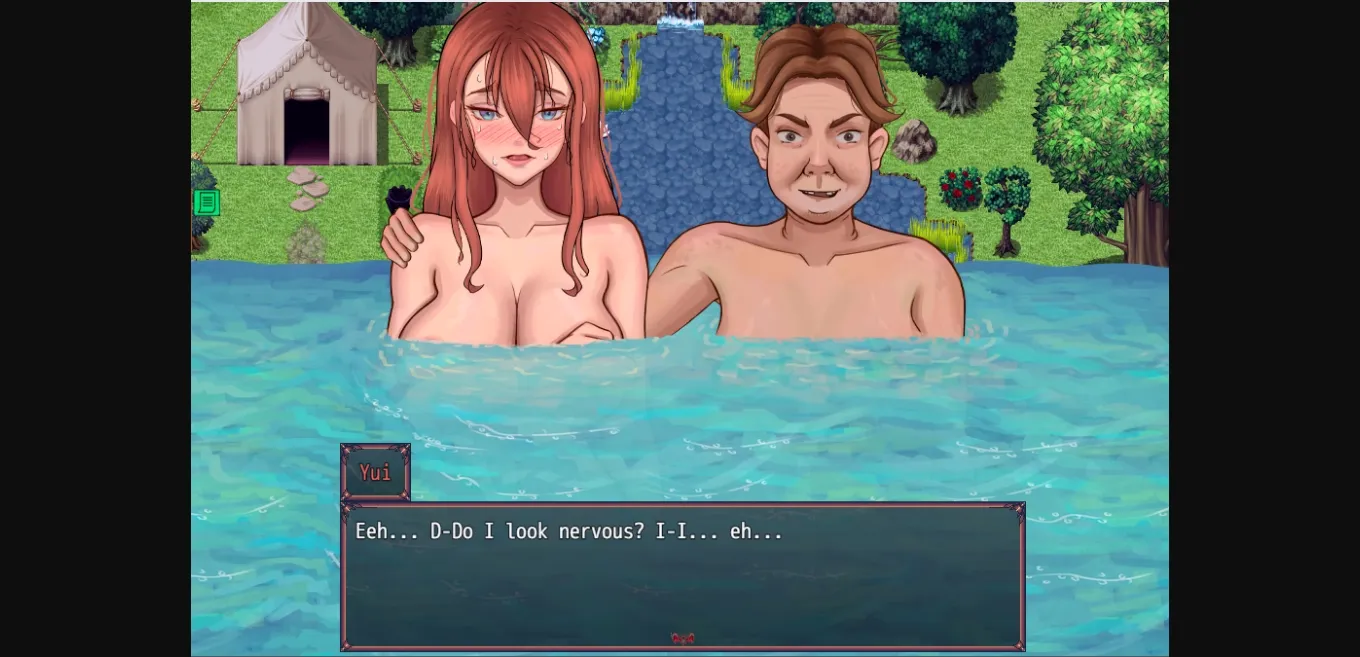Advance the dialogue with the red arrow
This screenshot has height=657, width=1360.
coord(683,638)
